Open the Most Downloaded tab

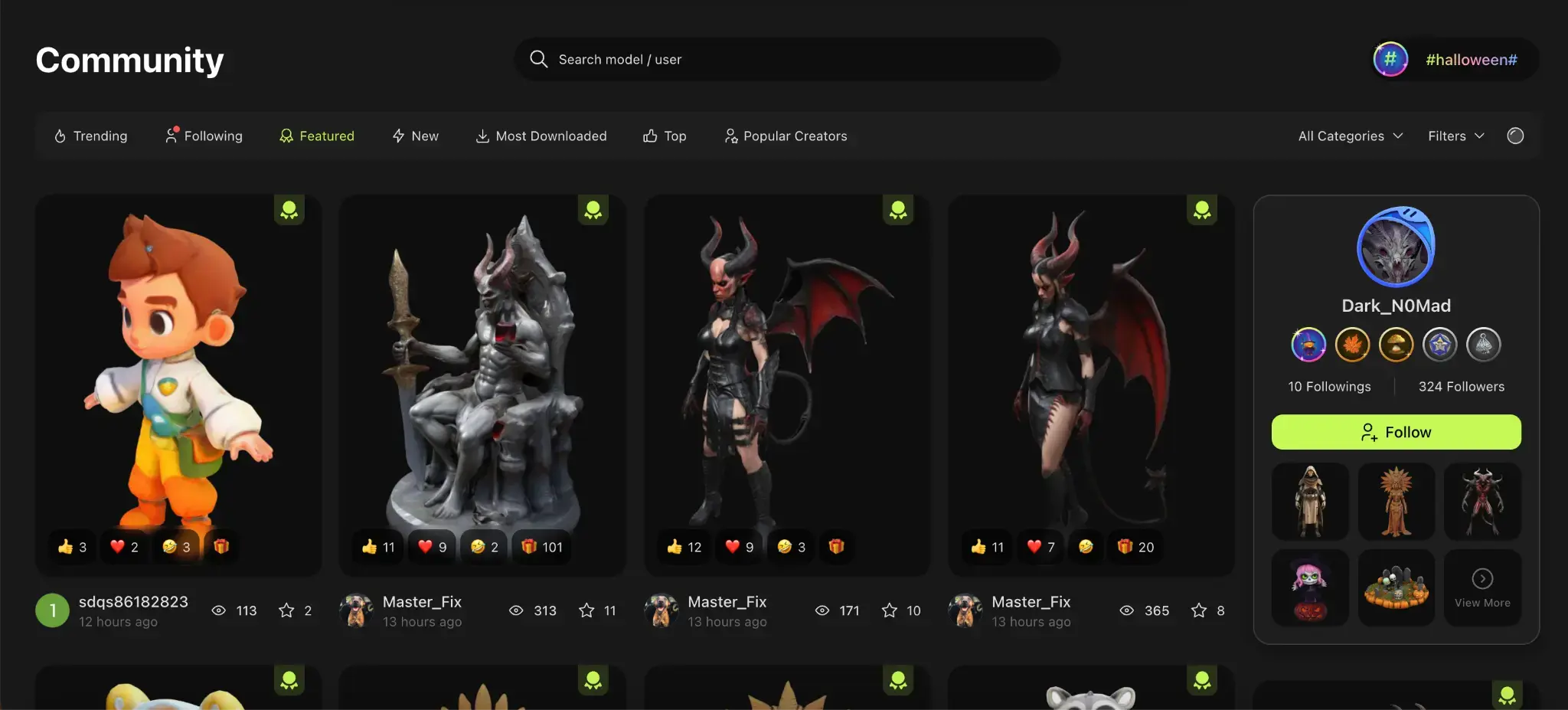(541, 136)
